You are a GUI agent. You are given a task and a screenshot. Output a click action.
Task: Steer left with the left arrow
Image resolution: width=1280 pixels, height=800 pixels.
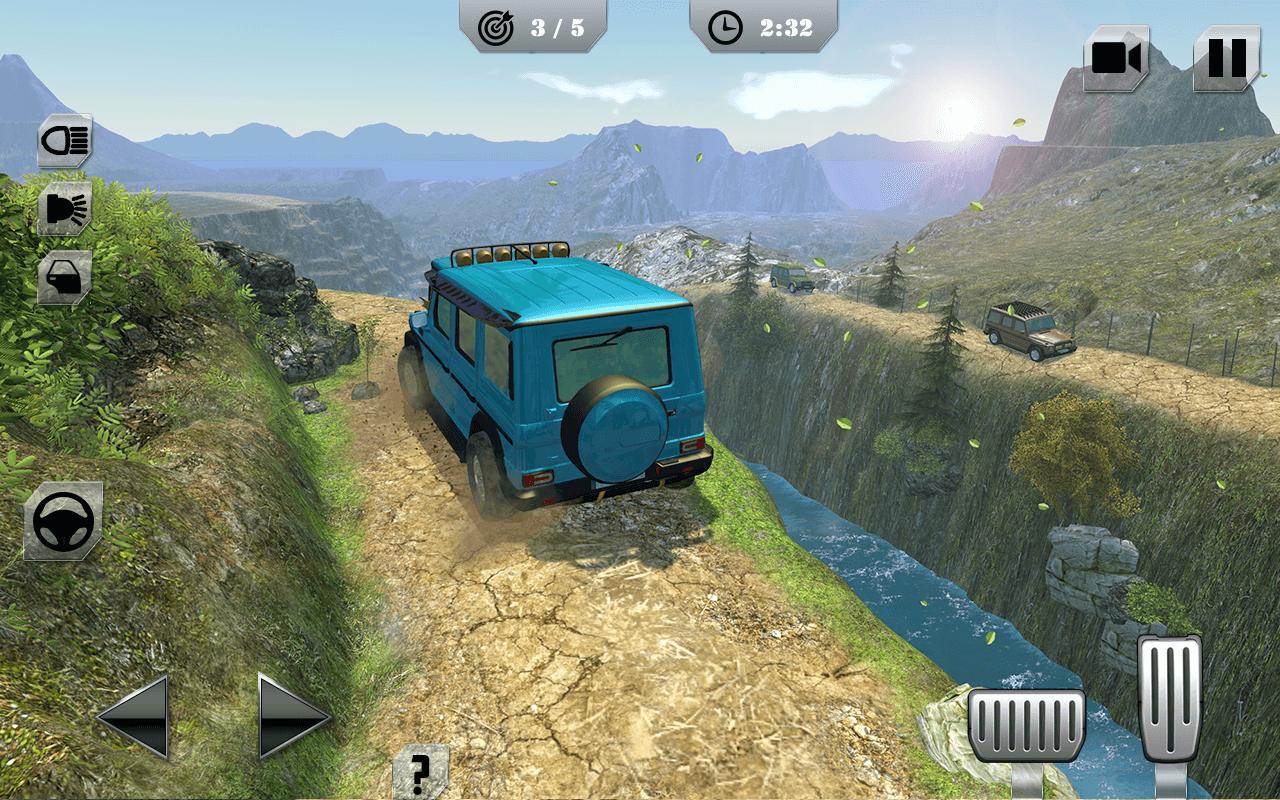pyautogui.click(x=138, y=718)
